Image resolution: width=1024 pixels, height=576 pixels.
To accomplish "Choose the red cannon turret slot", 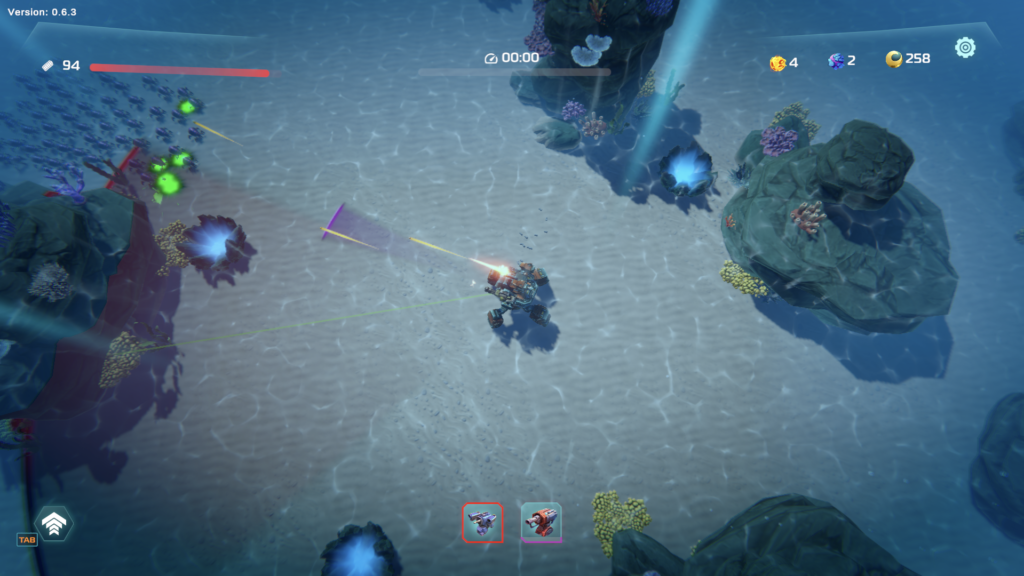I will 541,521.
